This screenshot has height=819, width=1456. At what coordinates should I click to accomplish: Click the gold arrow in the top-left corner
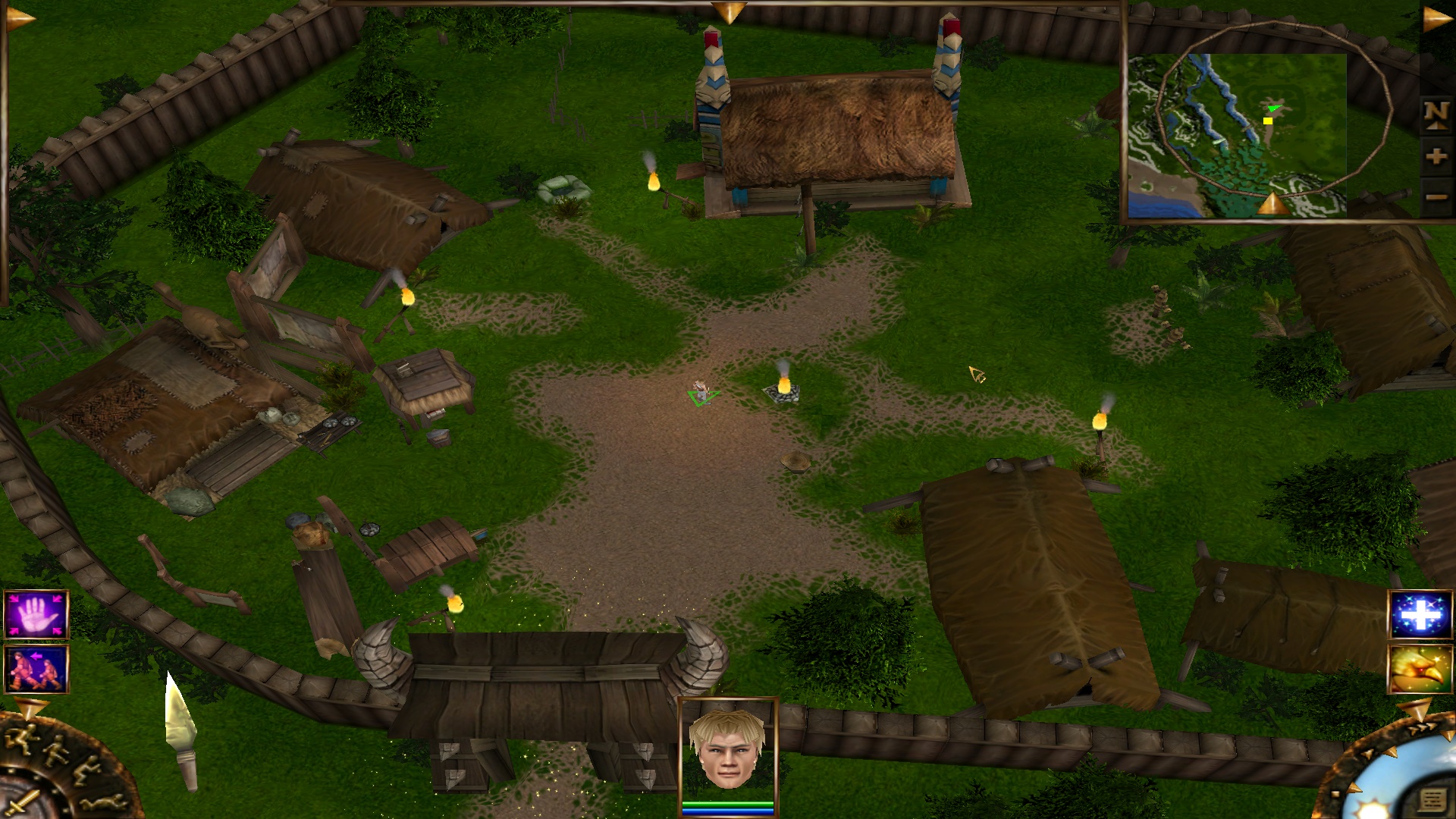click(20, 18)
